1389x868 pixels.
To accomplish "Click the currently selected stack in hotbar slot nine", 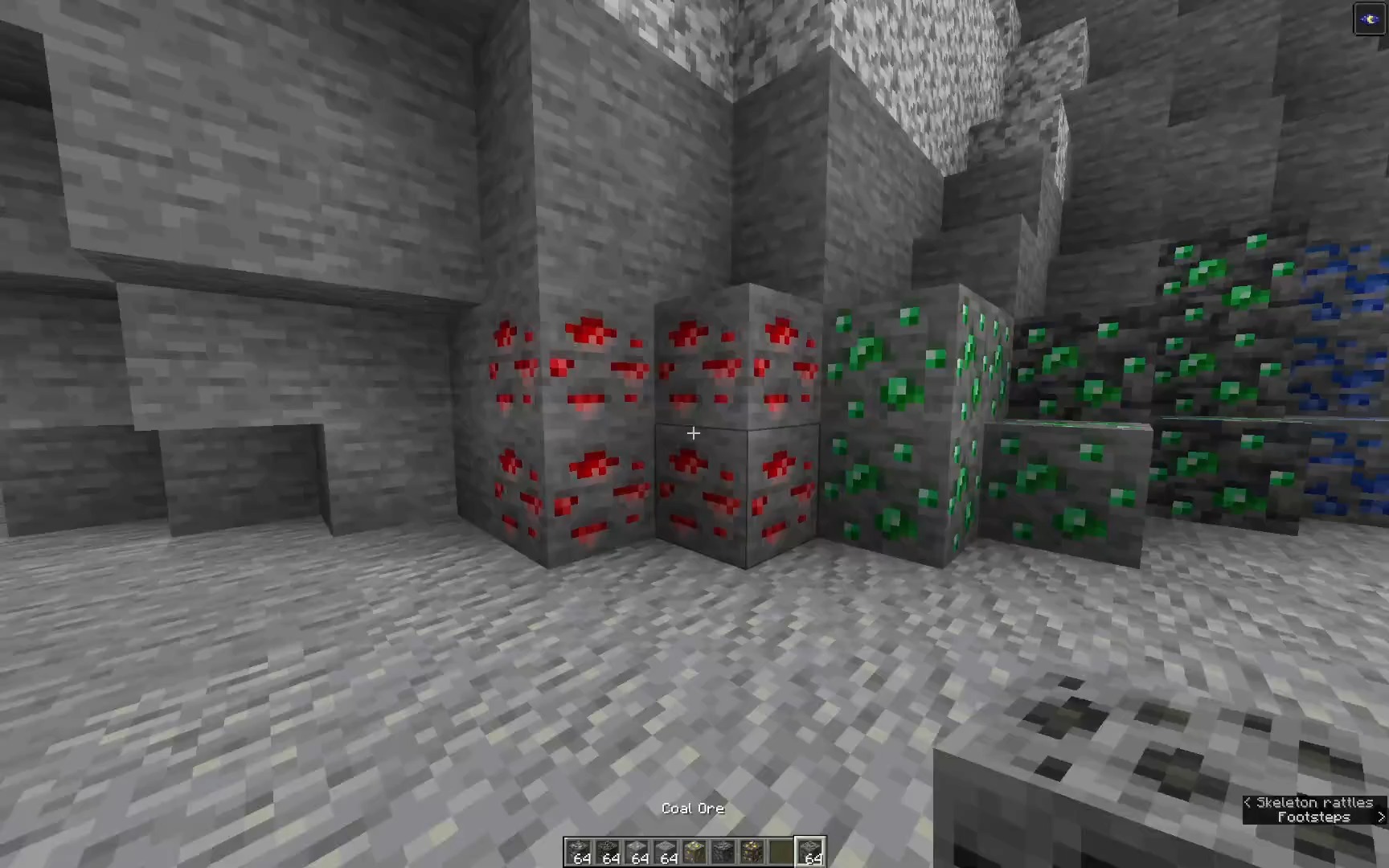I will [812, 854].
